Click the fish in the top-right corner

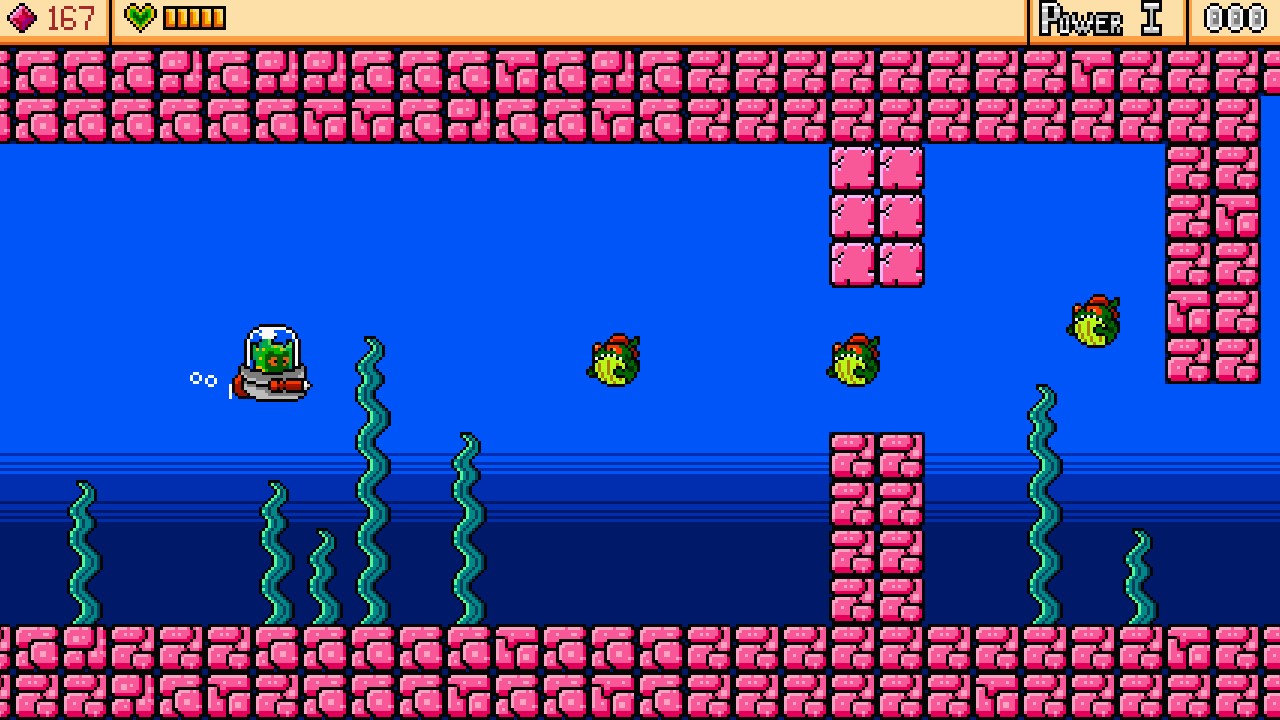tap(1092, 318)
